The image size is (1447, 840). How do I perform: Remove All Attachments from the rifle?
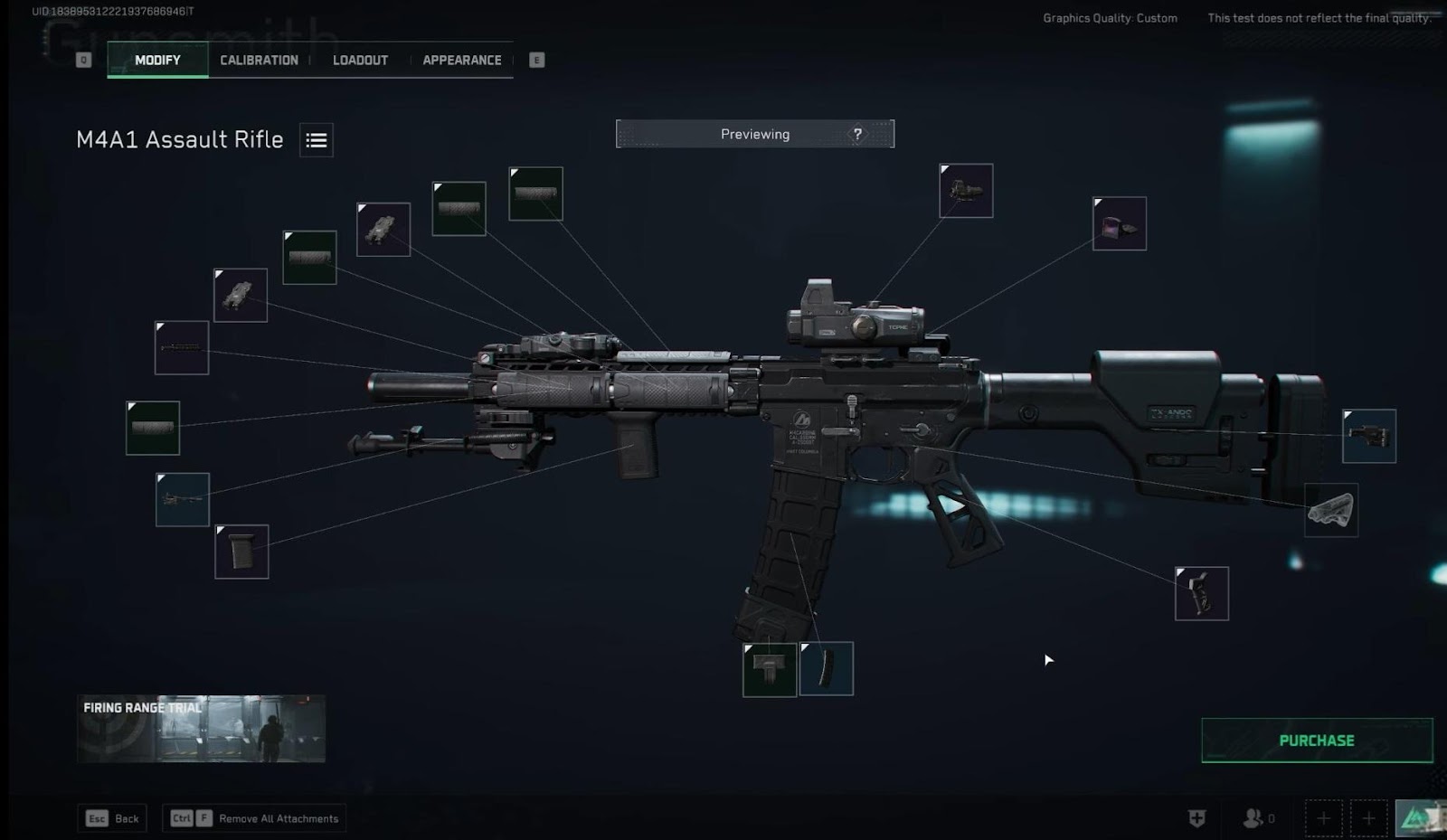tap(254, 818)
